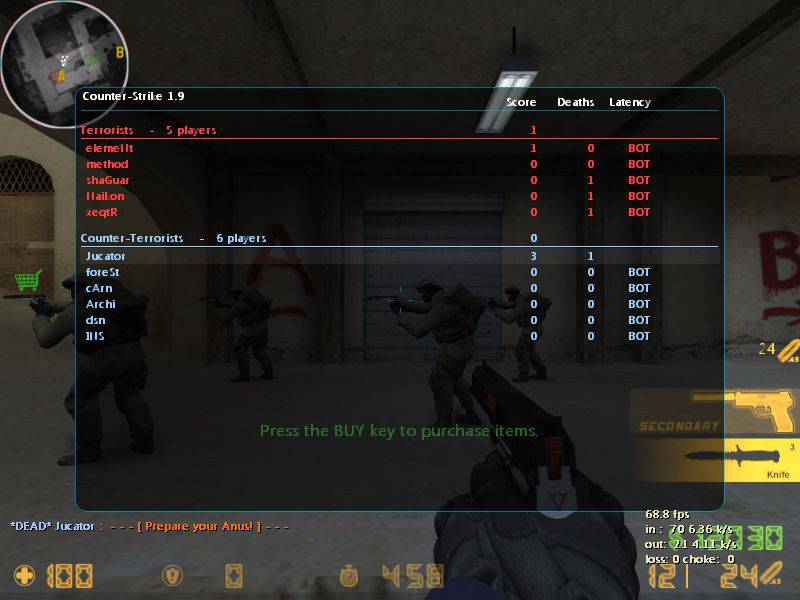This screenshot has height=600, width=800.
Task: Click the Terrorists team header
Action: click(x=106, y=130)
